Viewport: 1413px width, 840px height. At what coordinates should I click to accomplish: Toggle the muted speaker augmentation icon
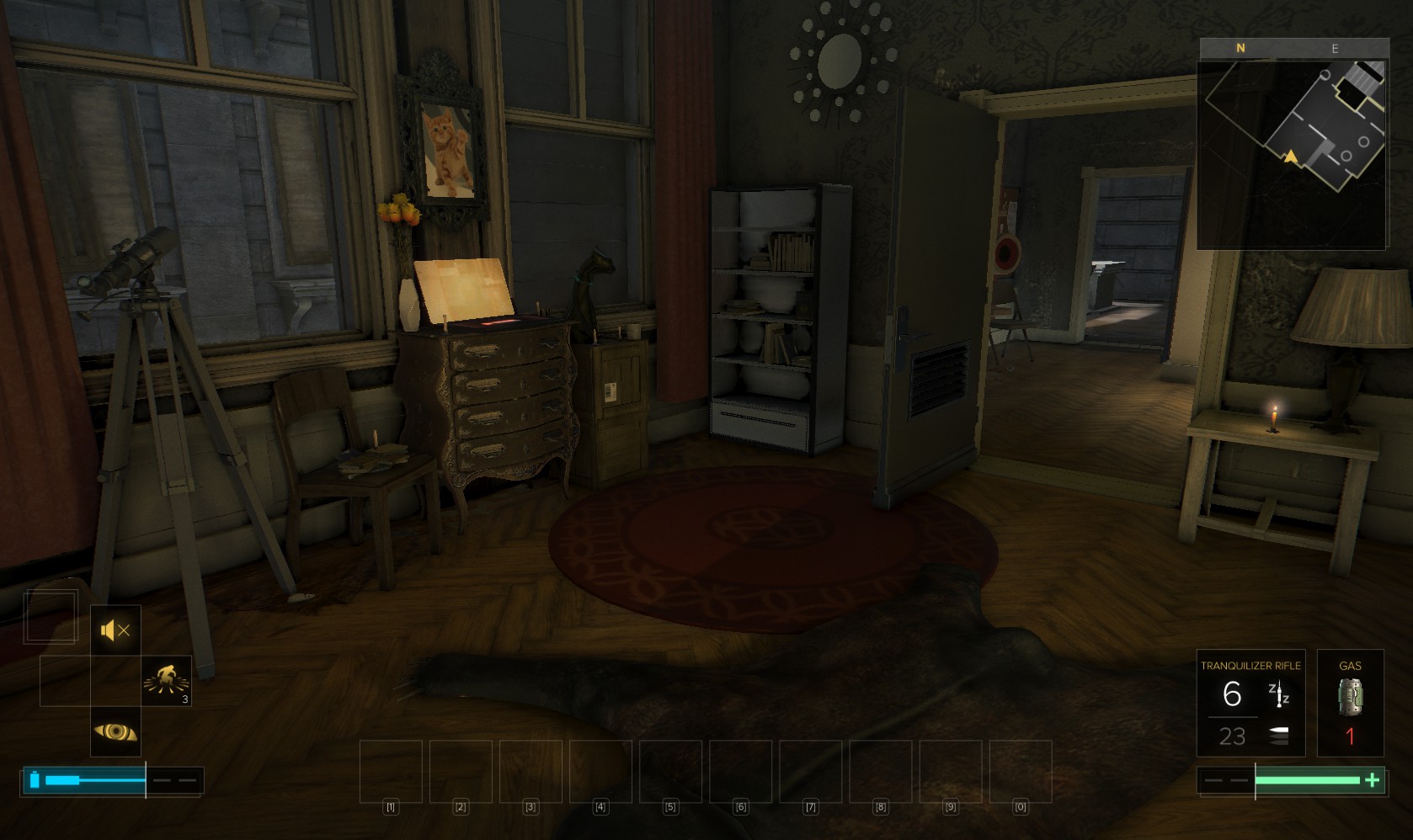tap(115, 630)
